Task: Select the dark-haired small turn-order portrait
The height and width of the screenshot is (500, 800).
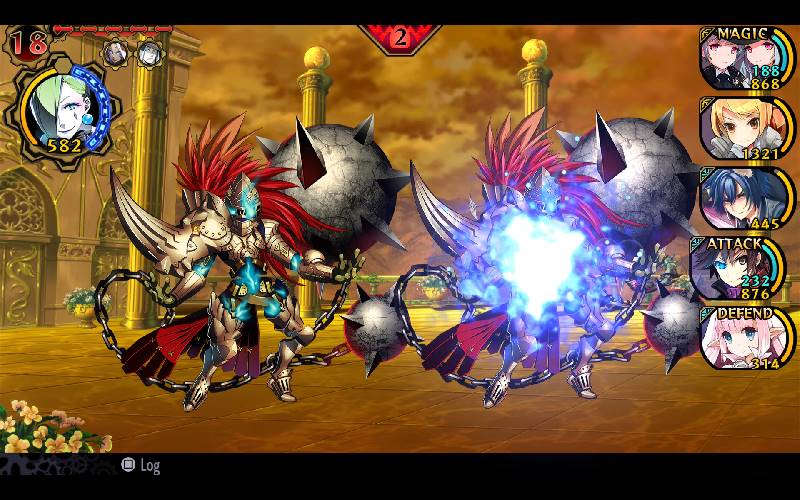Action: 116,51
